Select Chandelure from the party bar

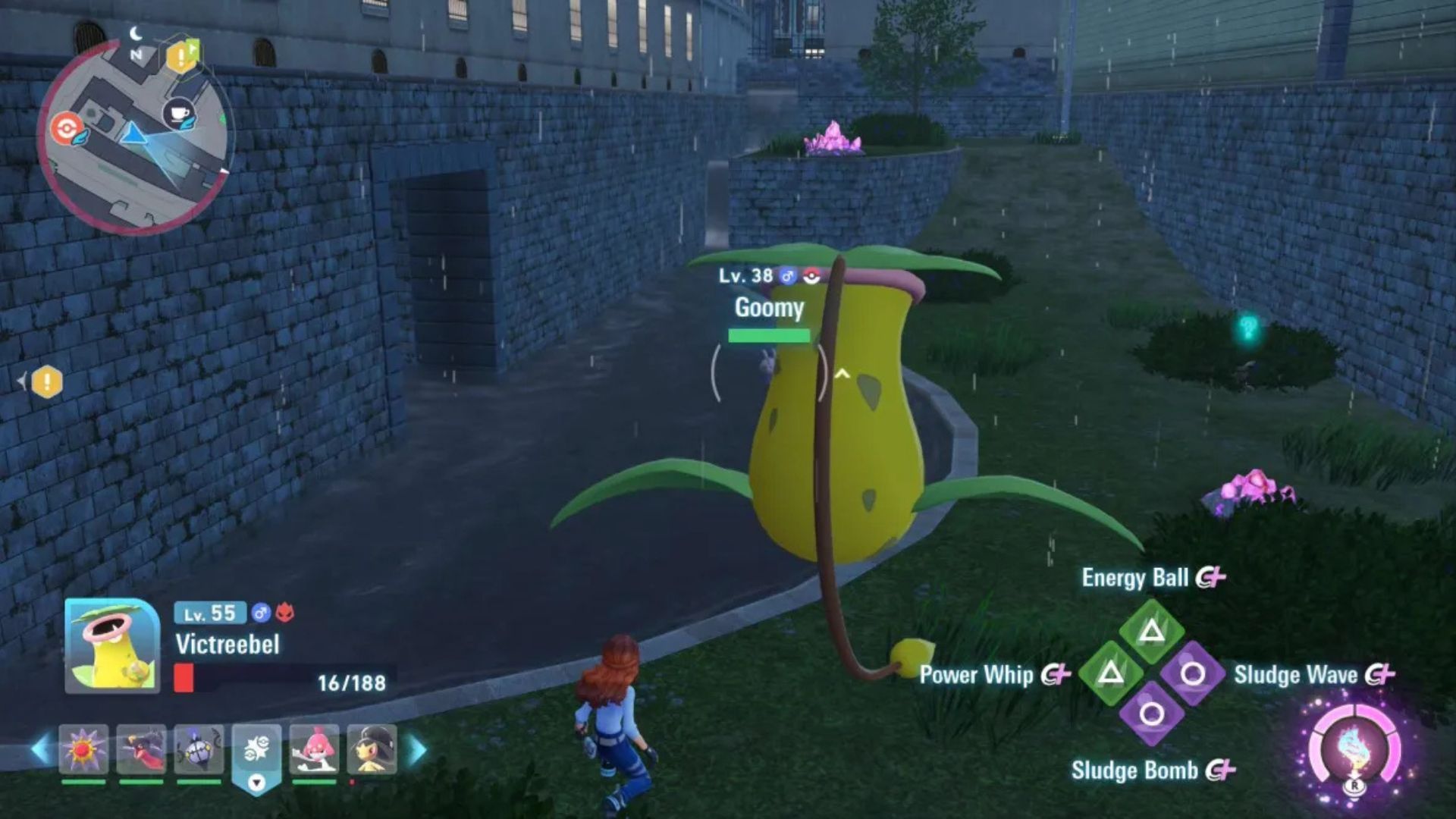click(199, 749)
